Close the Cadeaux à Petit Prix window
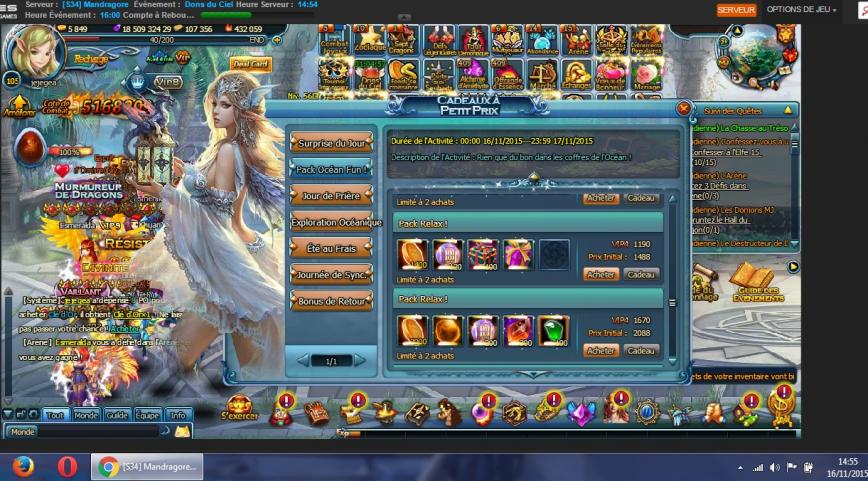Image resolution: width=868 pixels, height=481 pixels. [x=684, y=108]
